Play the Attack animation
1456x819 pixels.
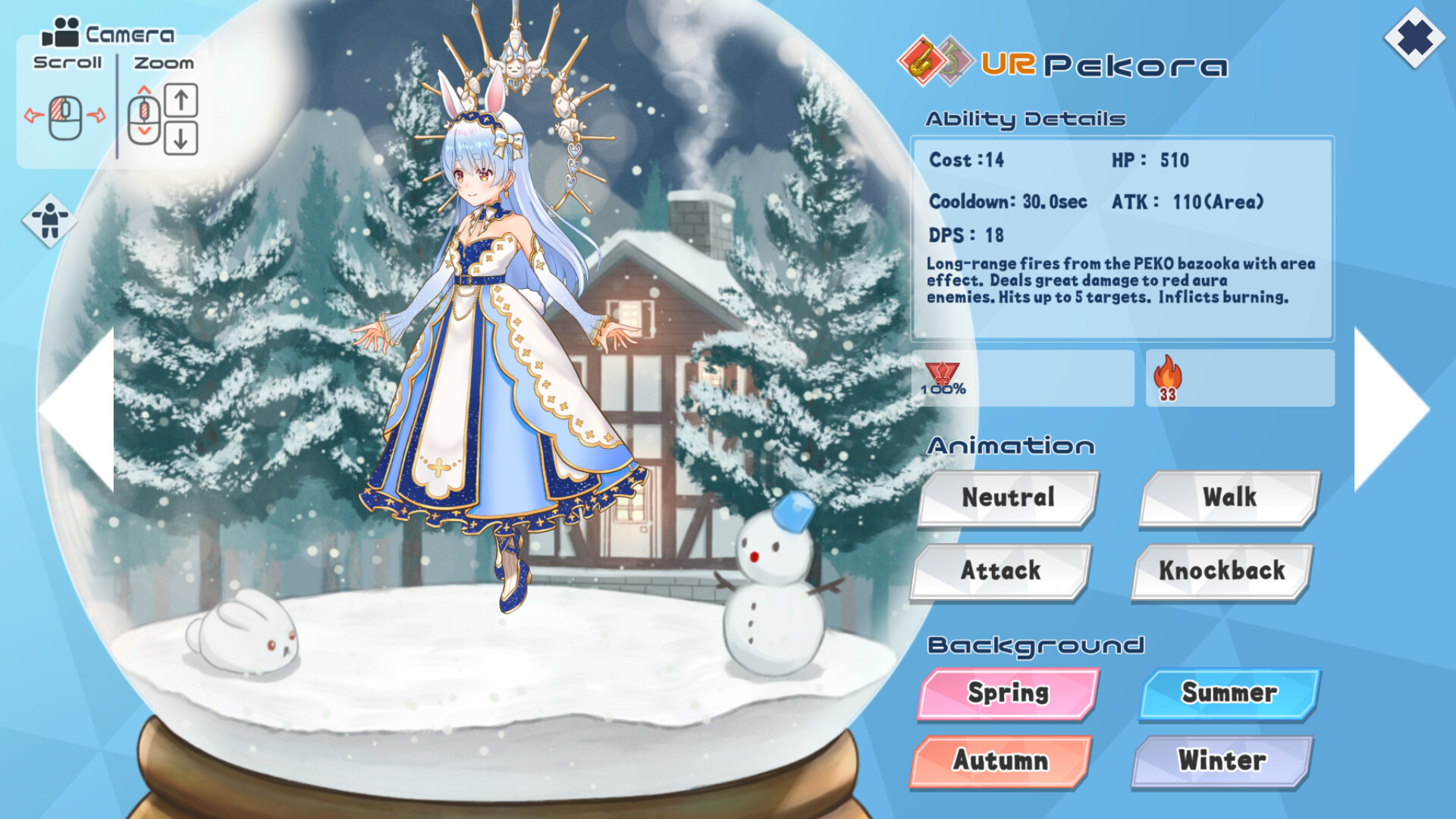[1001, 571]
